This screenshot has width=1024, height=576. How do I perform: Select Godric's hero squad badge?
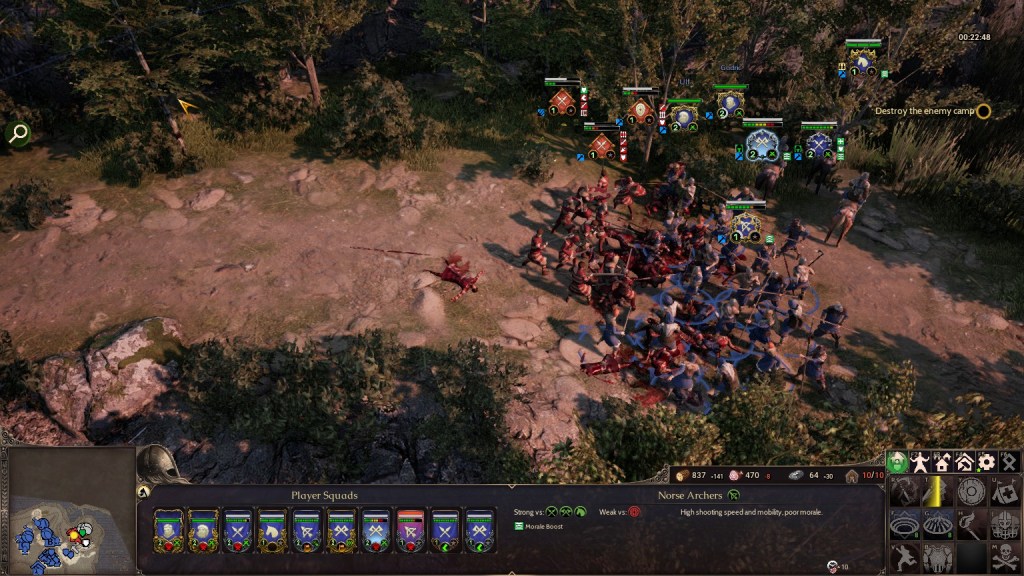(x=731, y=103)
